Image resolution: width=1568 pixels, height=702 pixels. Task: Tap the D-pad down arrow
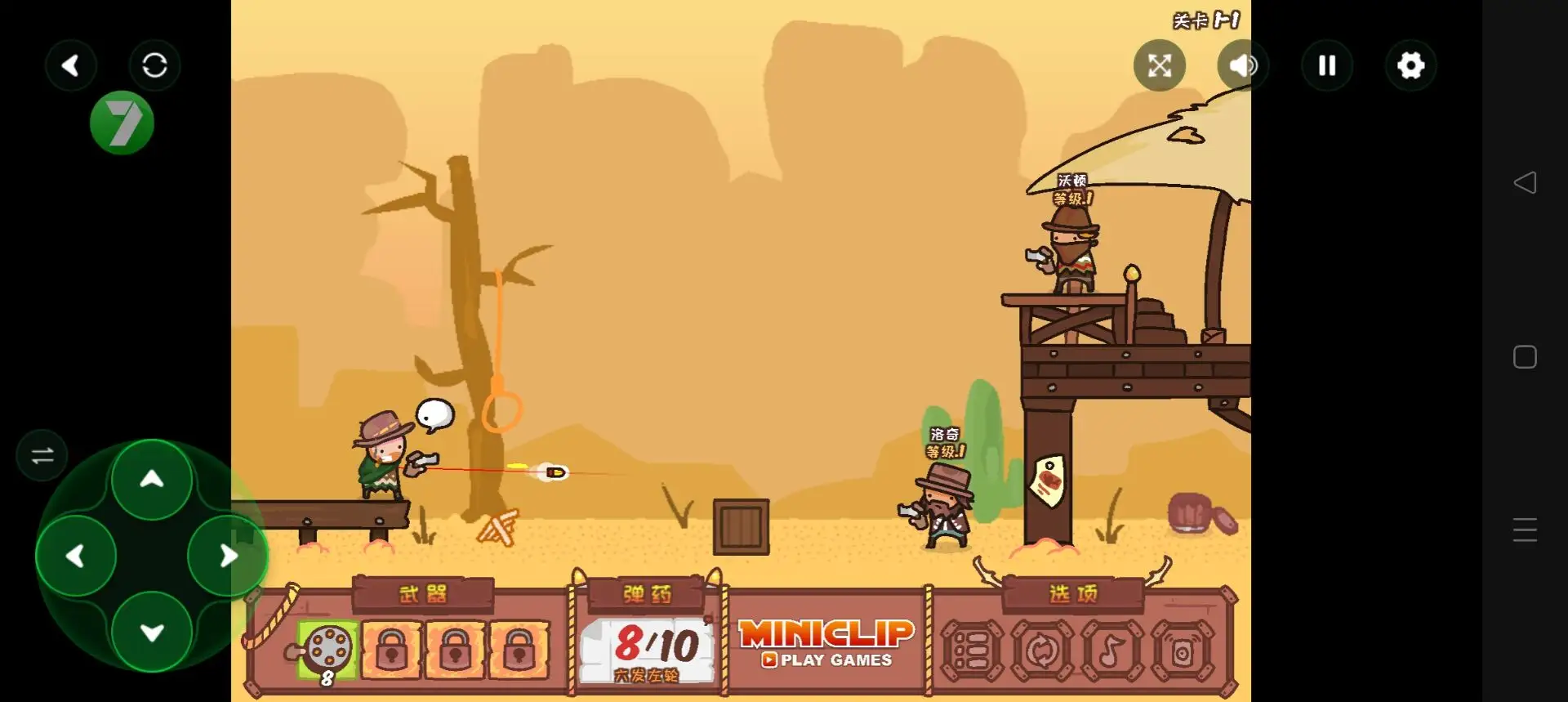point(152,632)
